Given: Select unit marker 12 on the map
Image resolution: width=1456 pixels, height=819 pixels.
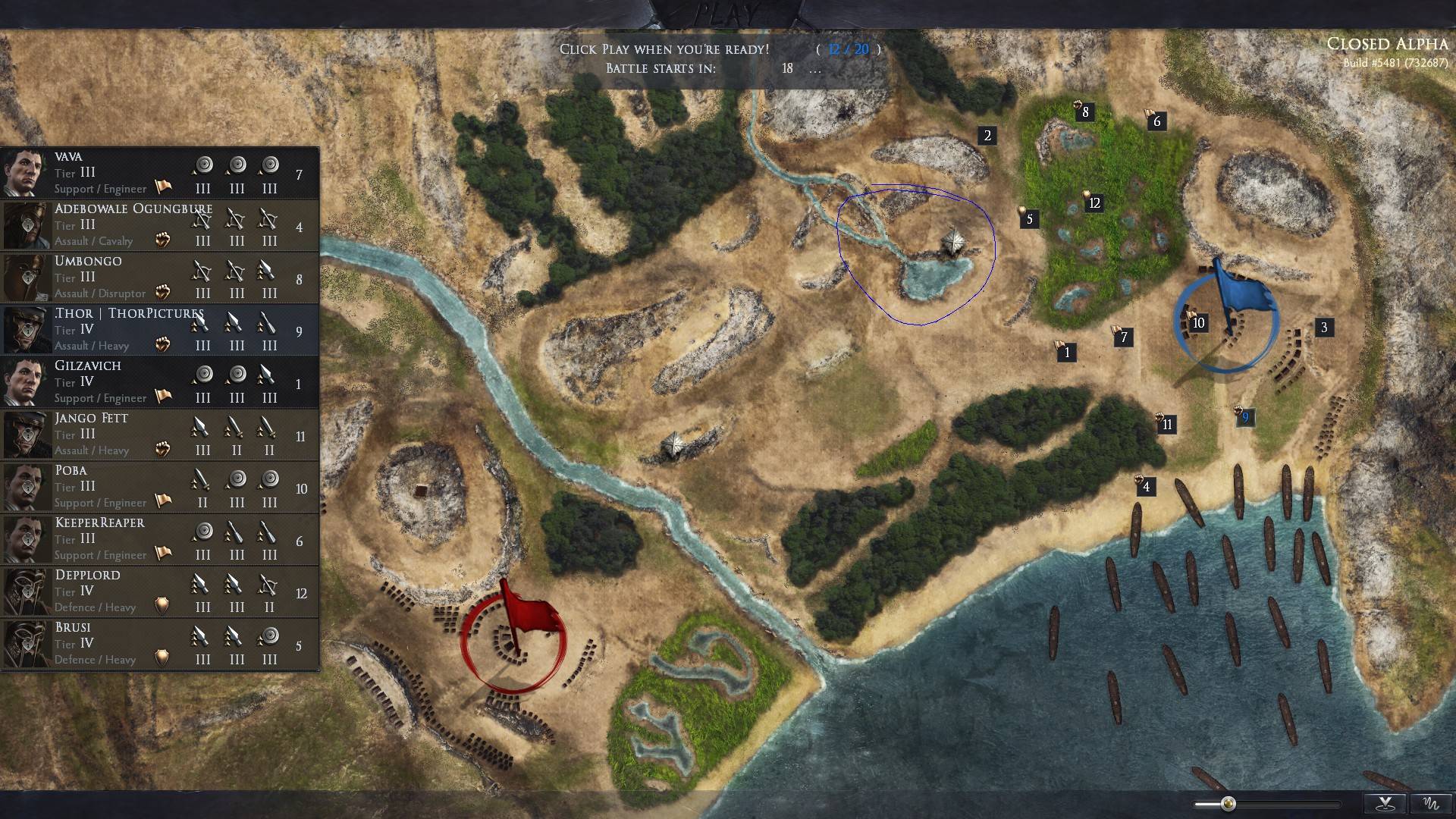Looking at the screenshot, I should (x=1094, y=203).
